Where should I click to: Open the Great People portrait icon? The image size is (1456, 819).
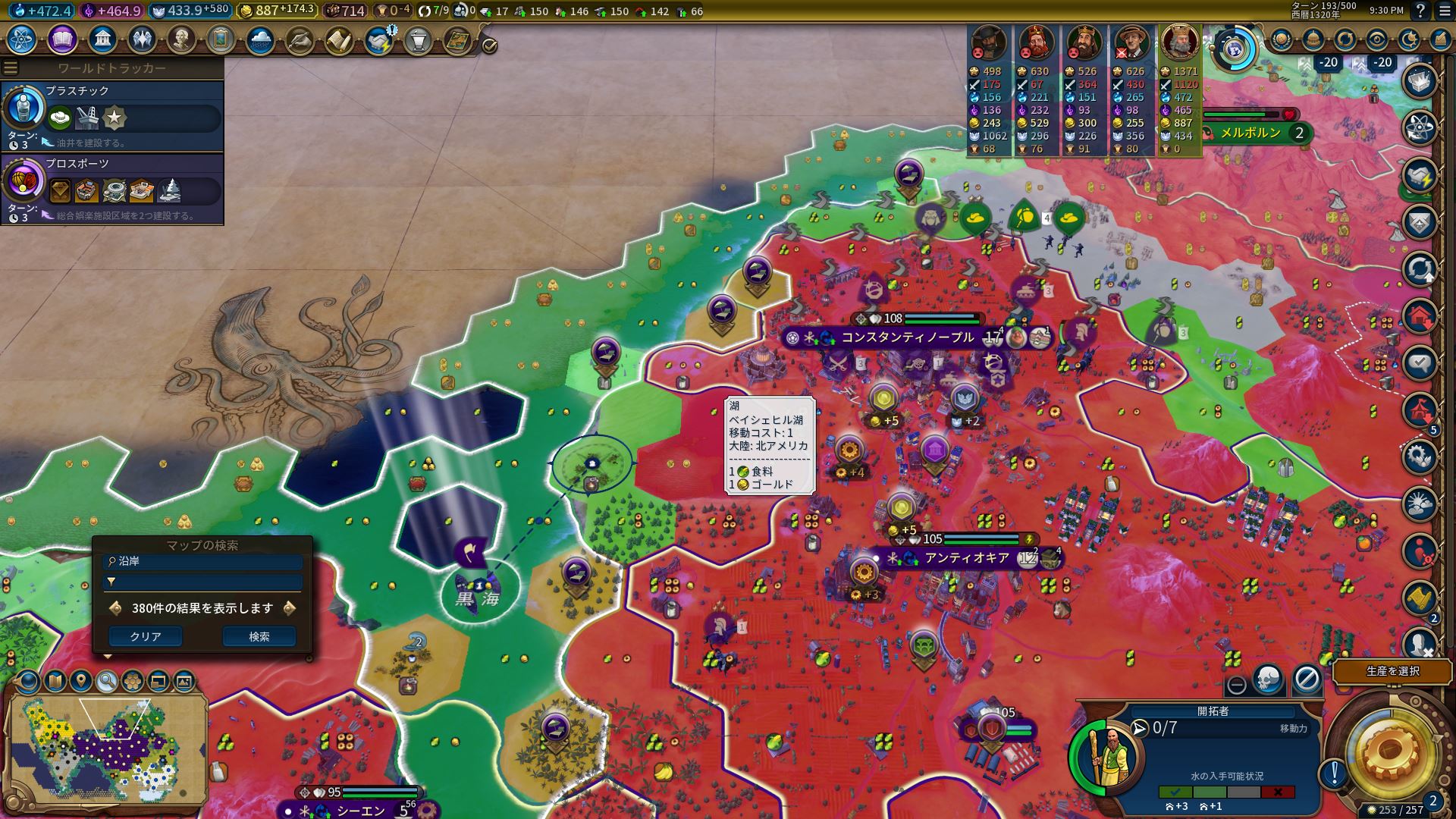(181, 39)
